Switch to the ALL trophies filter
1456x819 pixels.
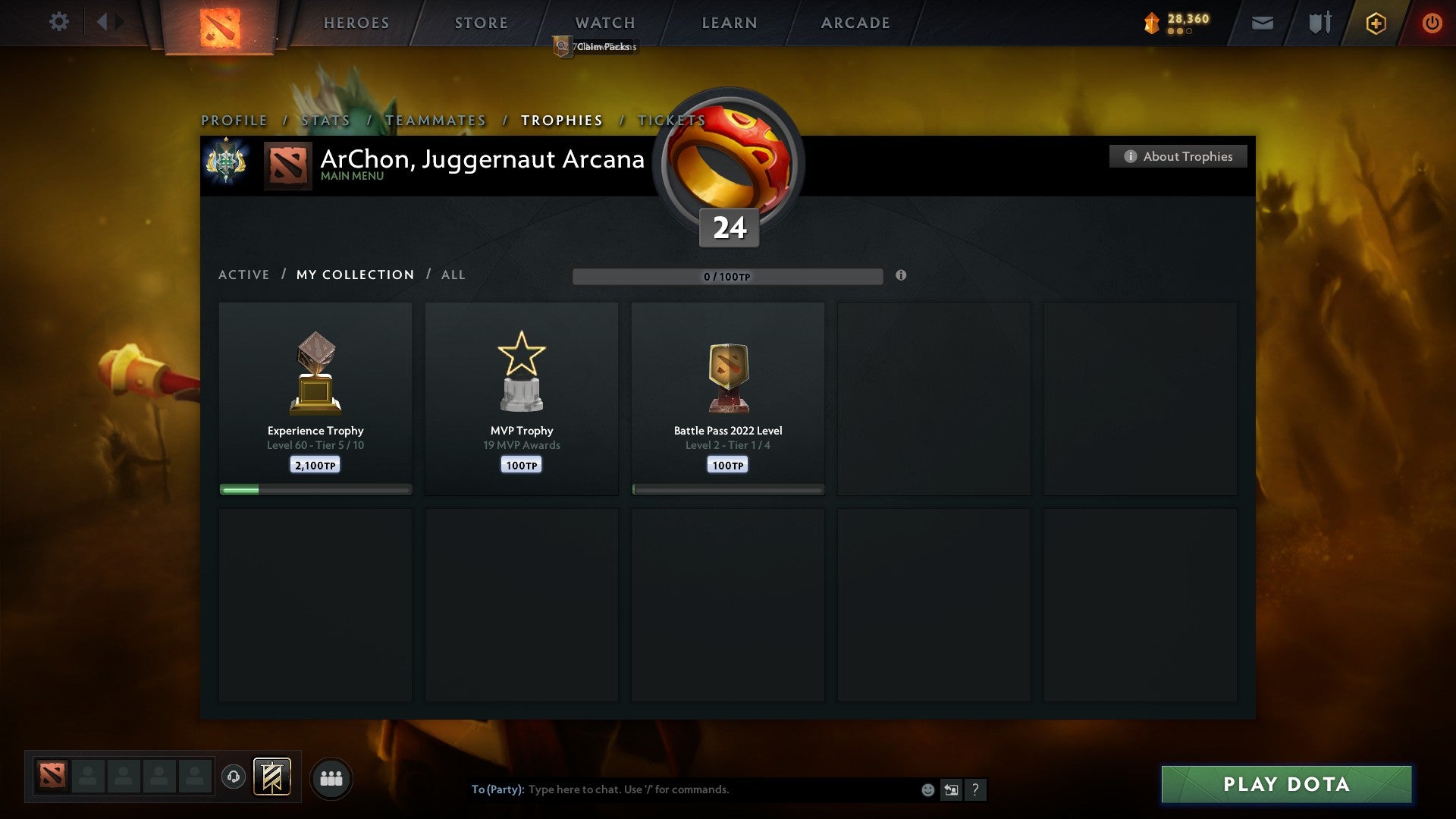click(453, 275)
